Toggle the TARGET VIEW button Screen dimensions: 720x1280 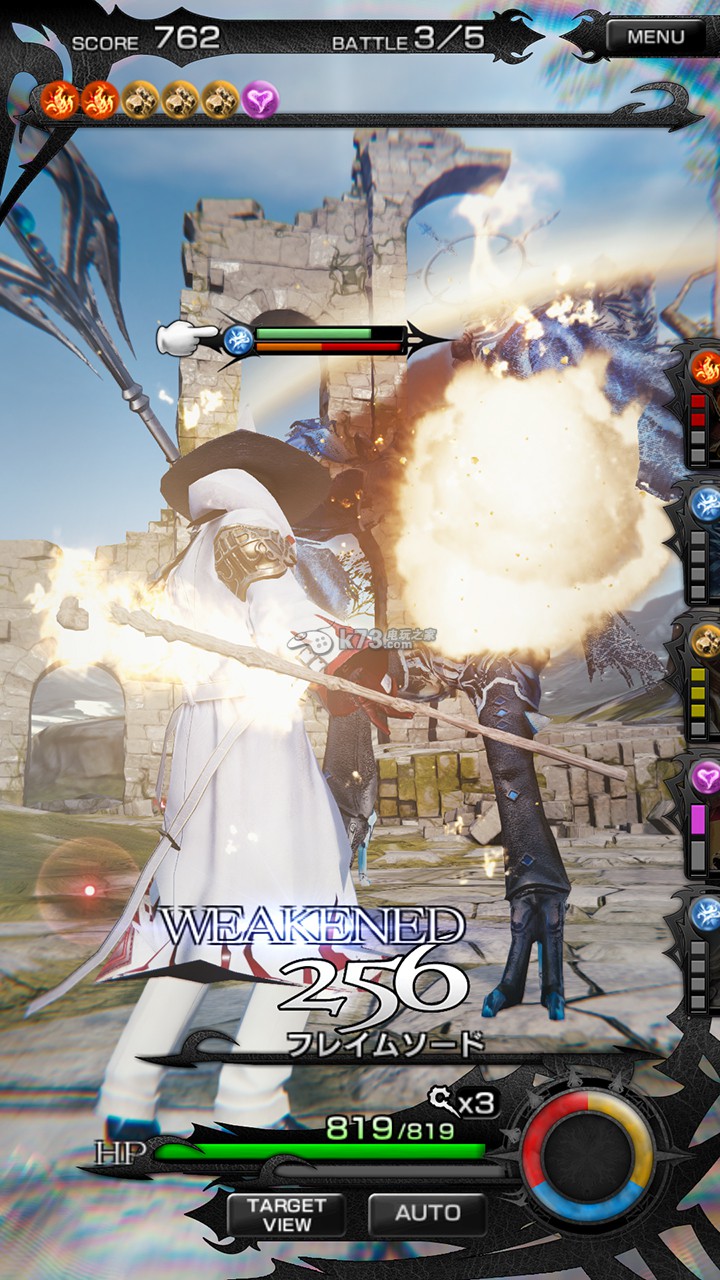286,1215
